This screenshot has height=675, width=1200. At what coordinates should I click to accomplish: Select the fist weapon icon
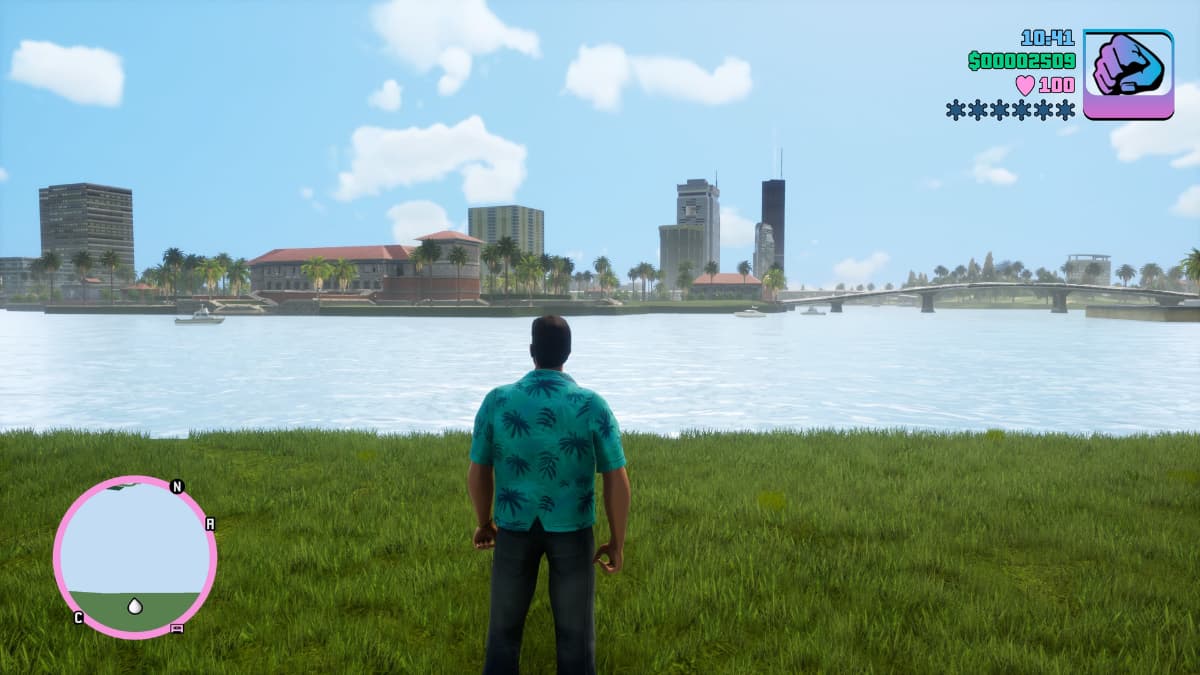pos(1128,74)
